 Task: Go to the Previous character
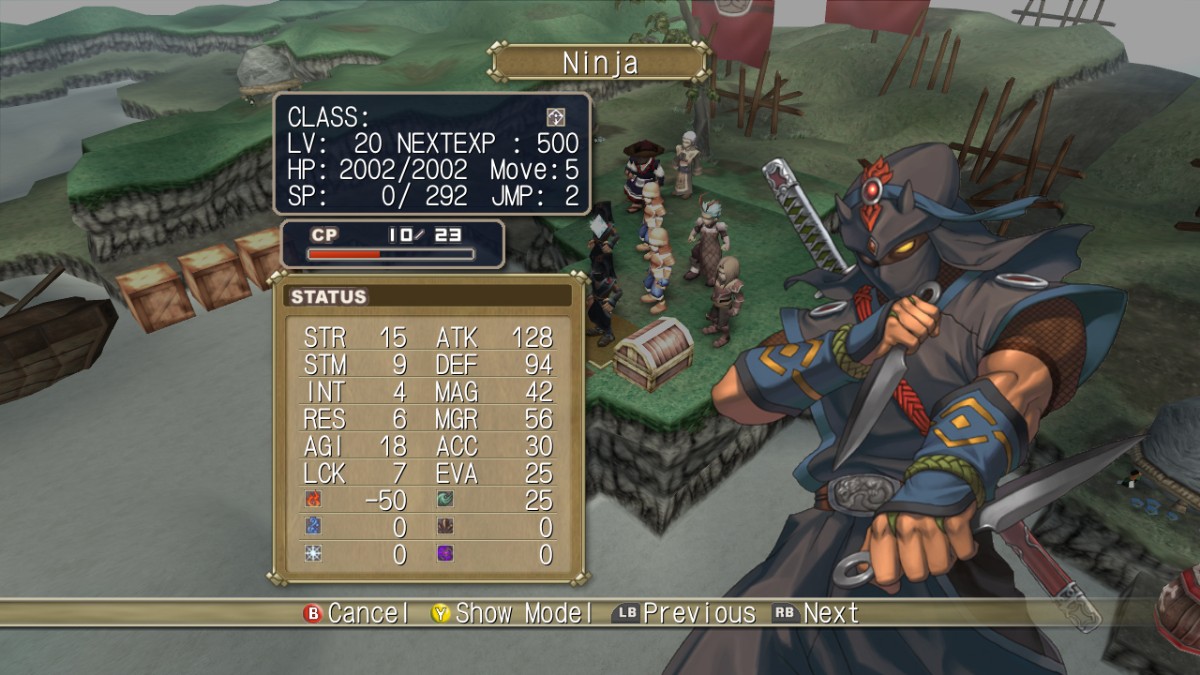[684, 613]
